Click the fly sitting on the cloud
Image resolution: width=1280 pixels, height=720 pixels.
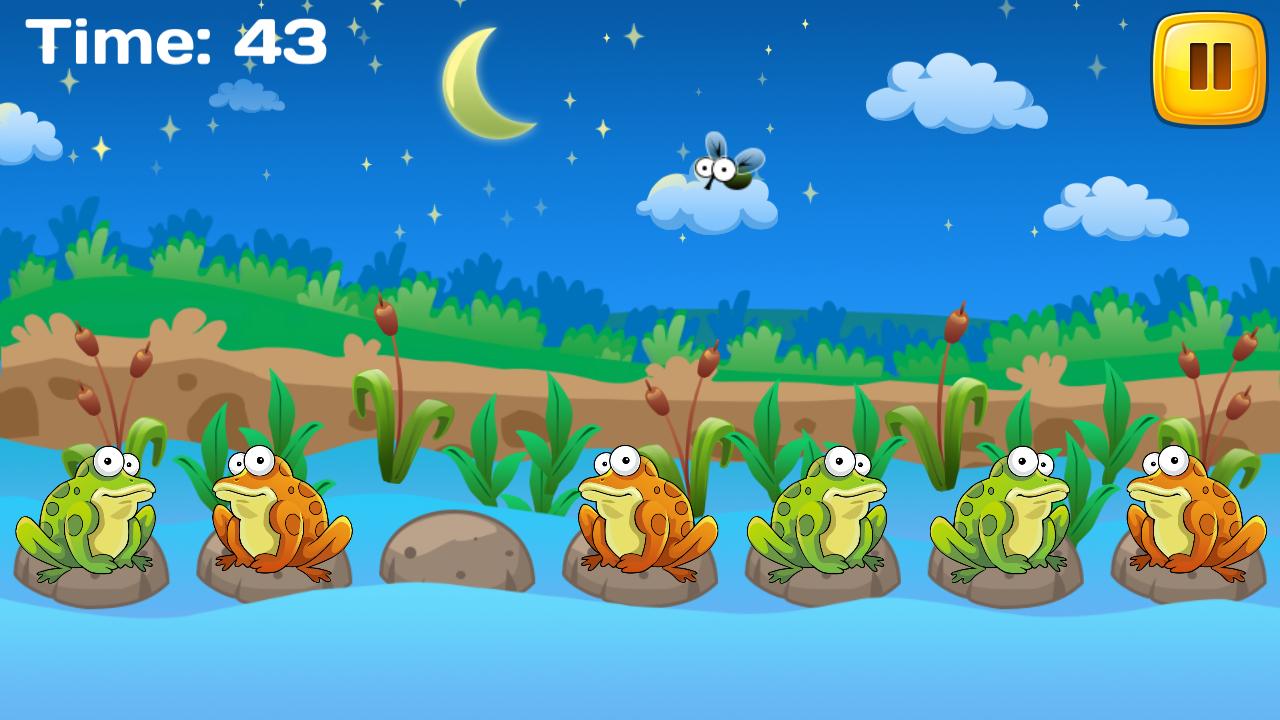click(727, 170)
